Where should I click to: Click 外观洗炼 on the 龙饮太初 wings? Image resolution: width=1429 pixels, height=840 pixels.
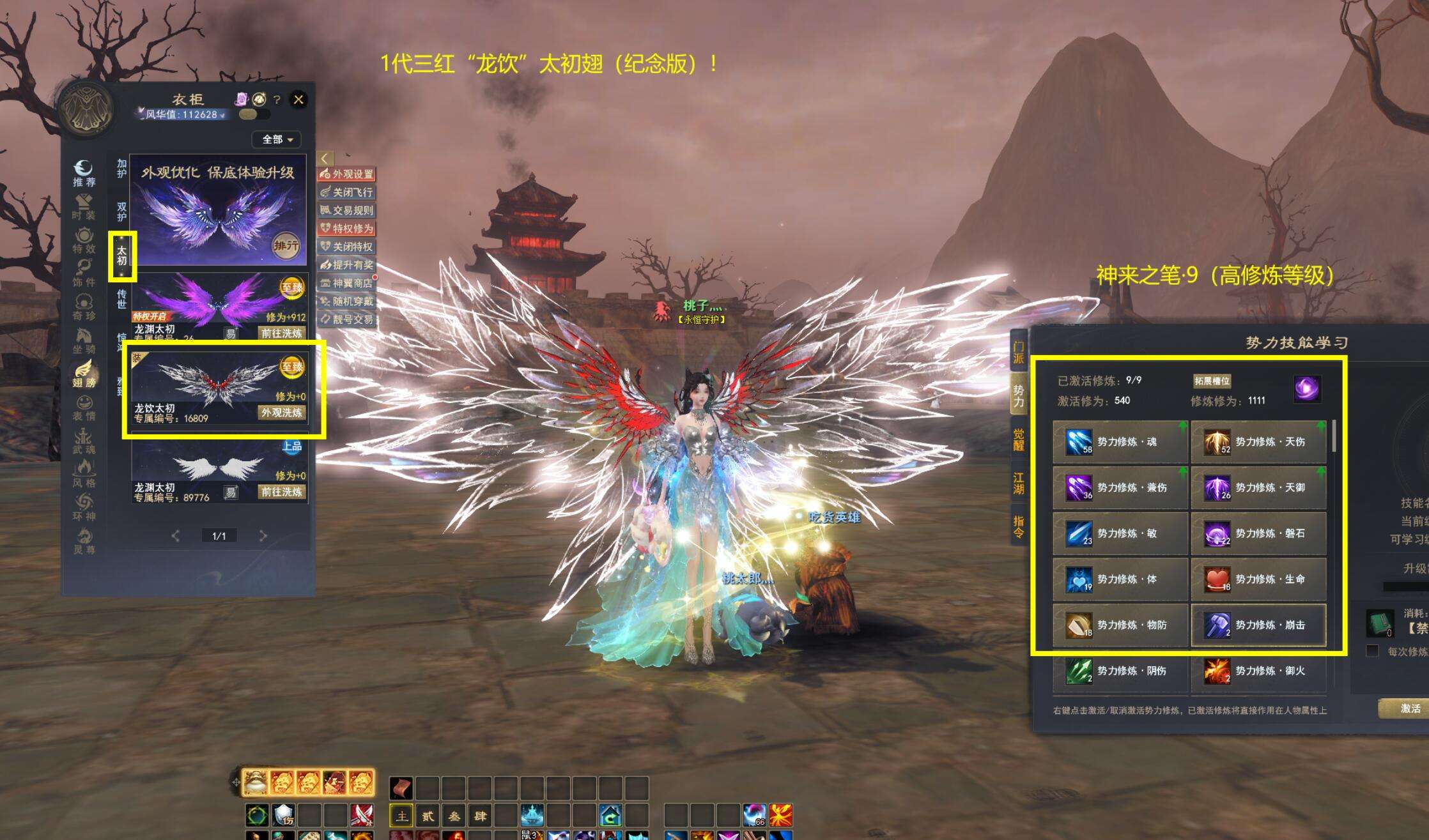[x=281, y=413]
